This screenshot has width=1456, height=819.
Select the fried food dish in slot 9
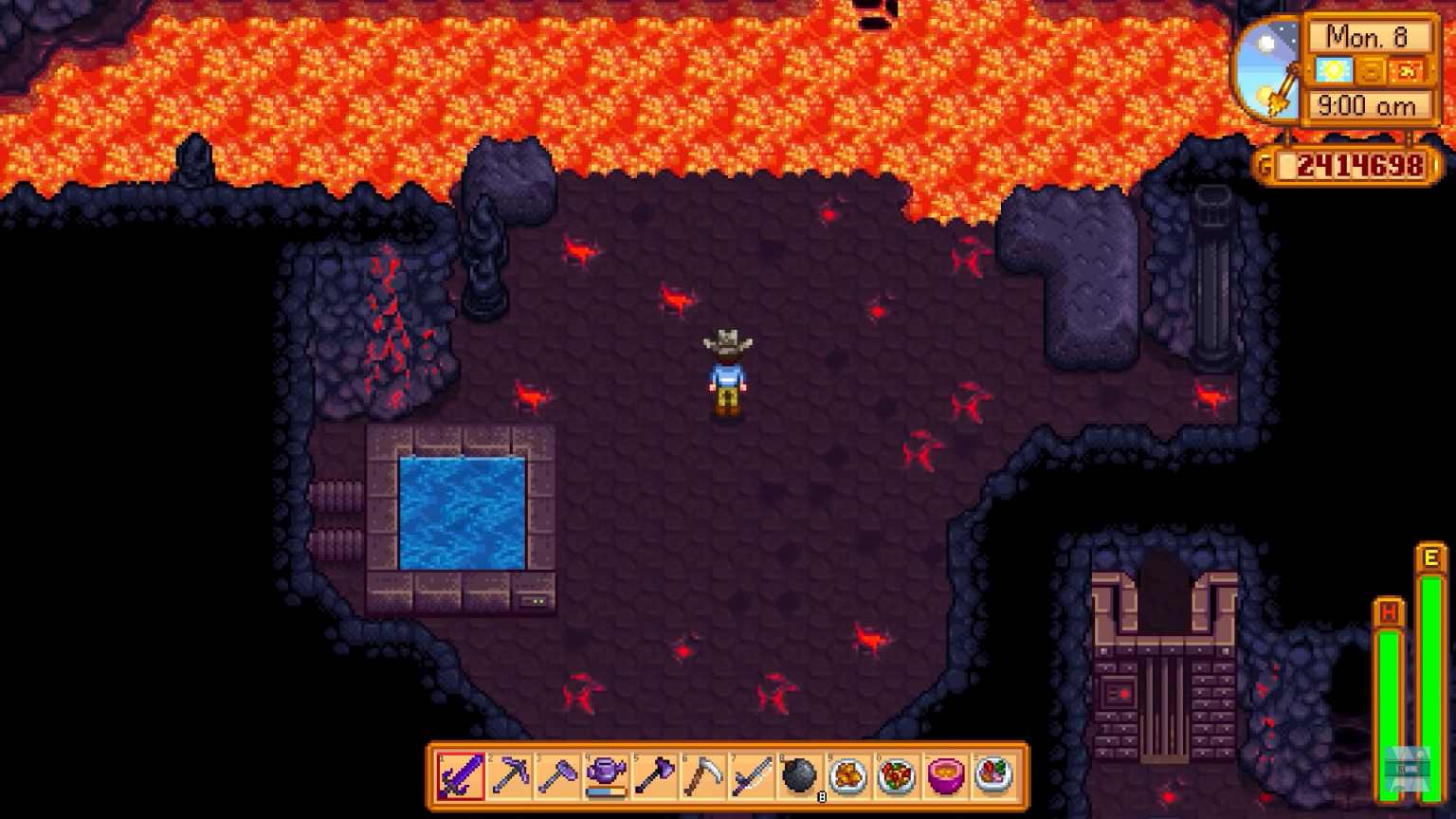pyautogui.click(x=848, y=775)
